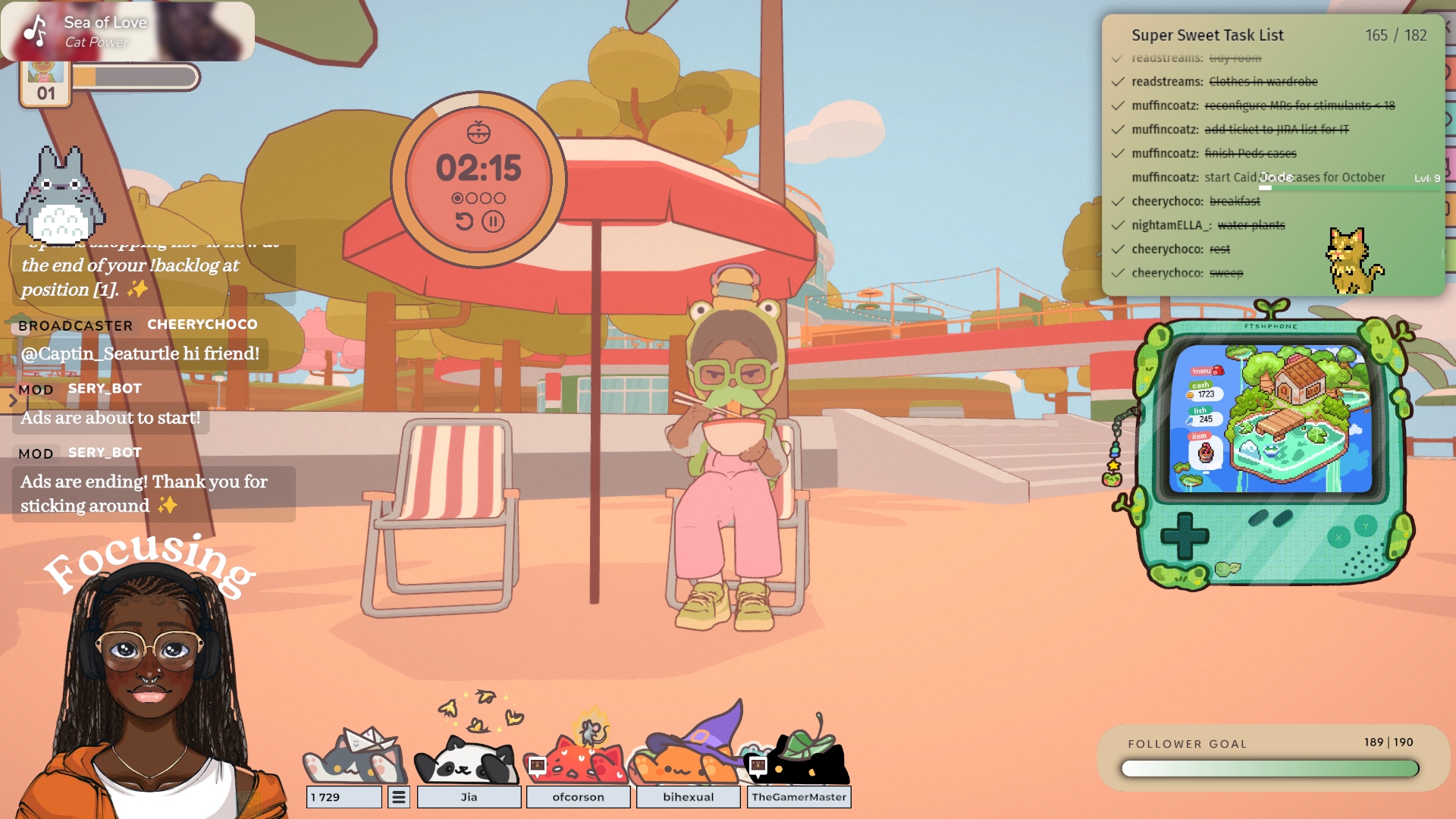
Task: Select the Fishphone item slot
Action: (1205, 453)
